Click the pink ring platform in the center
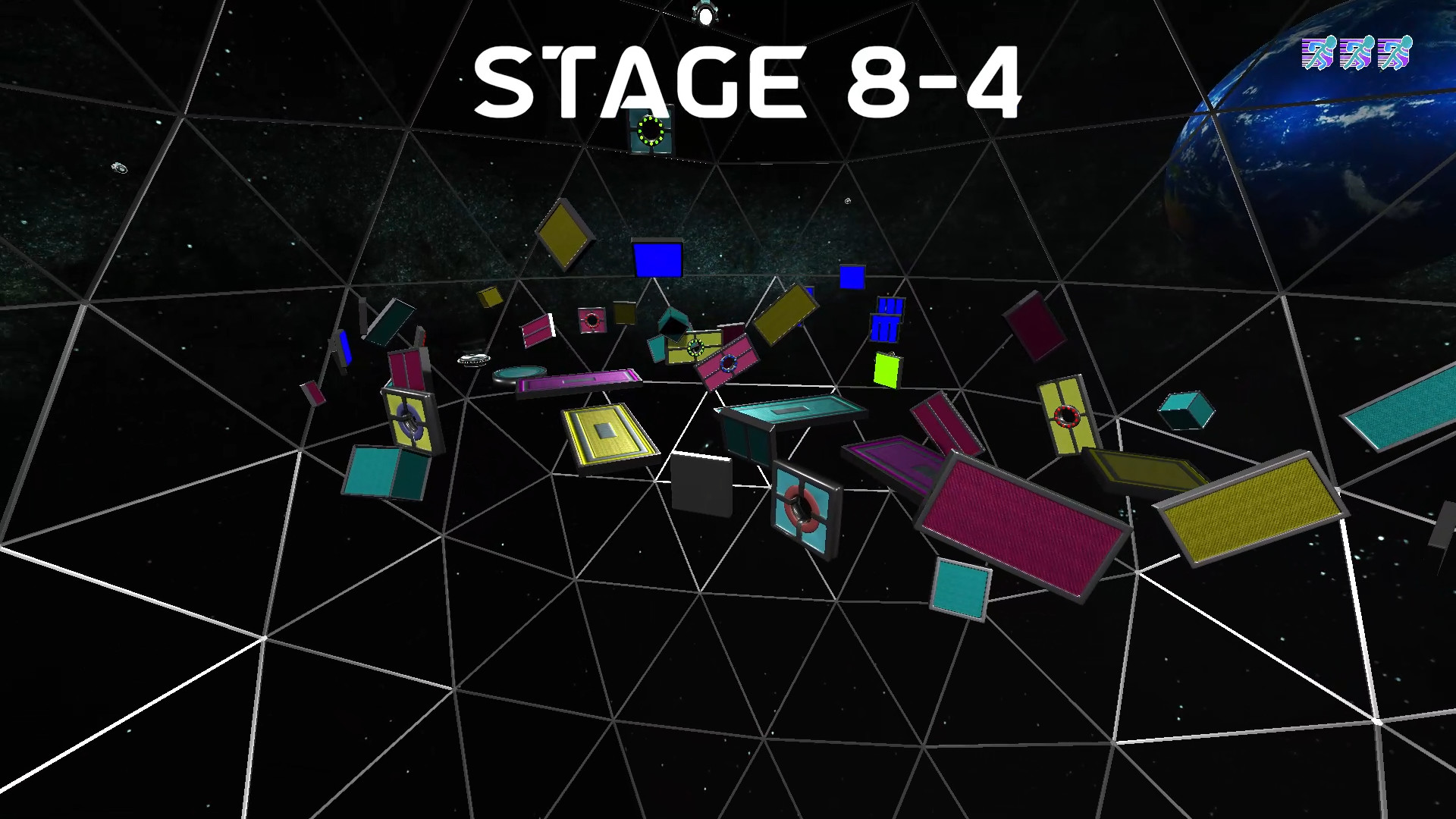This screenshot has height=819, width=1456. coord(728,364)
